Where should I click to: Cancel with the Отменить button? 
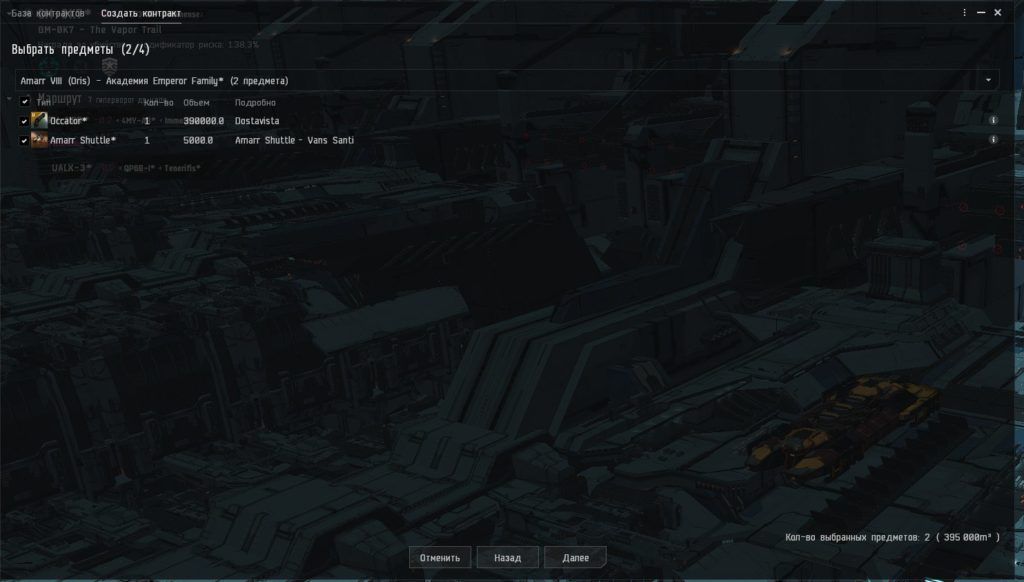[440, 557]
